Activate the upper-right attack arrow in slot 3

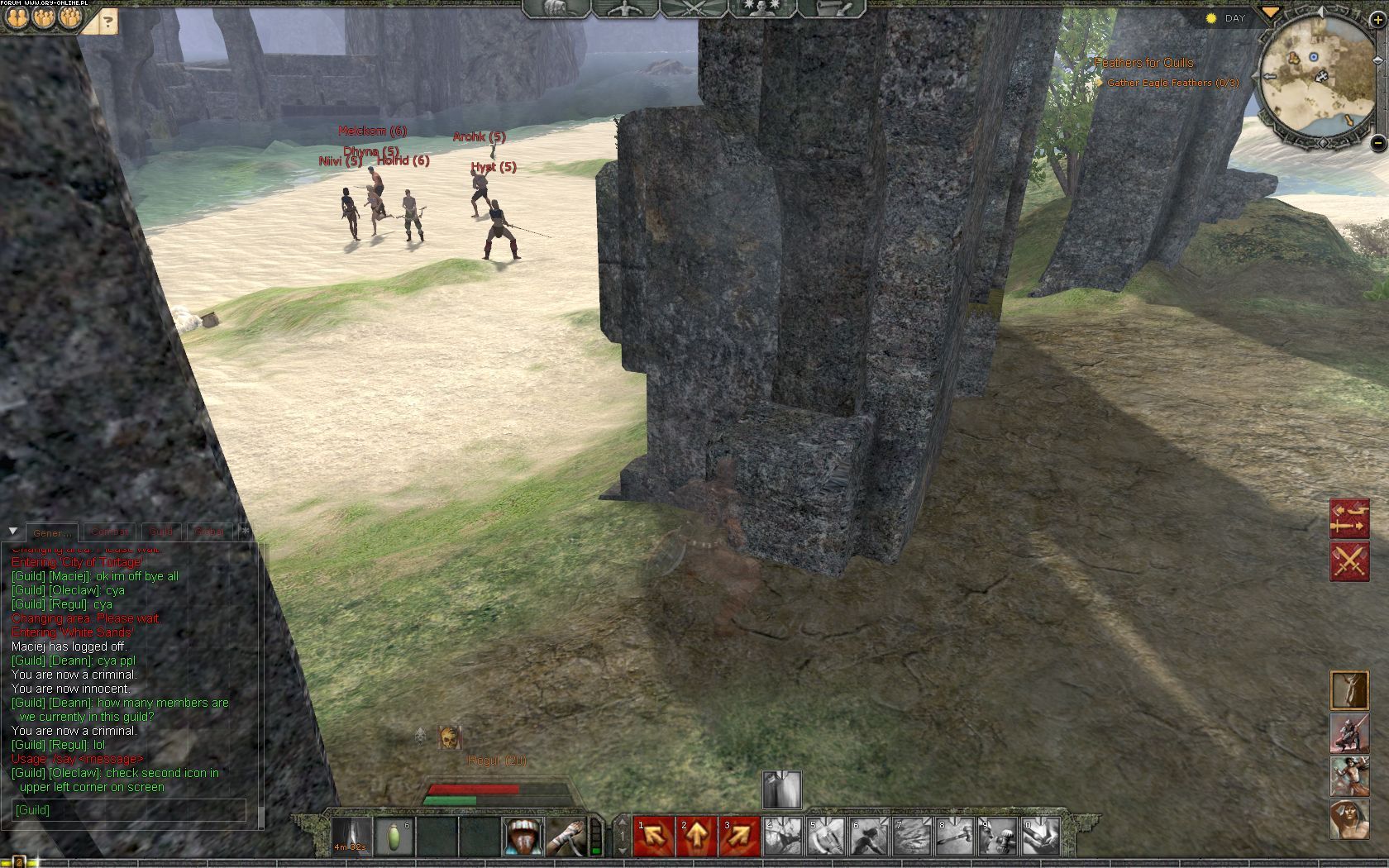click(x=740, y=836)
